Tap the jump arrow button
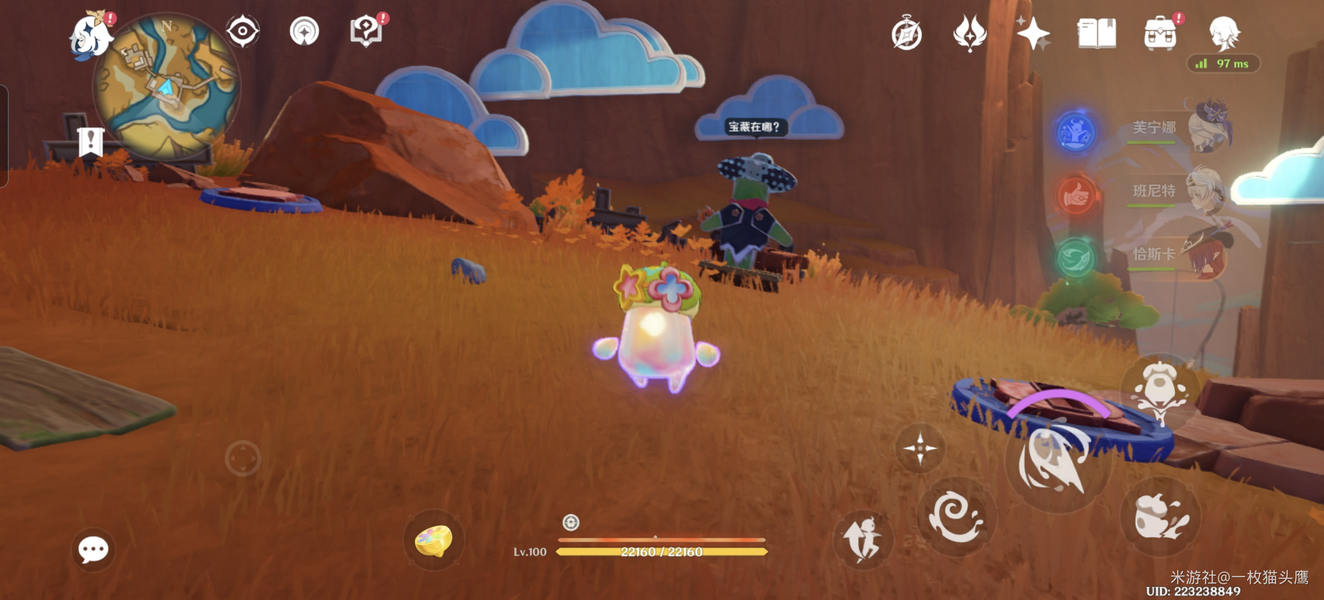1324x600 pixels. pyautogui.click(x=862, y=540)
